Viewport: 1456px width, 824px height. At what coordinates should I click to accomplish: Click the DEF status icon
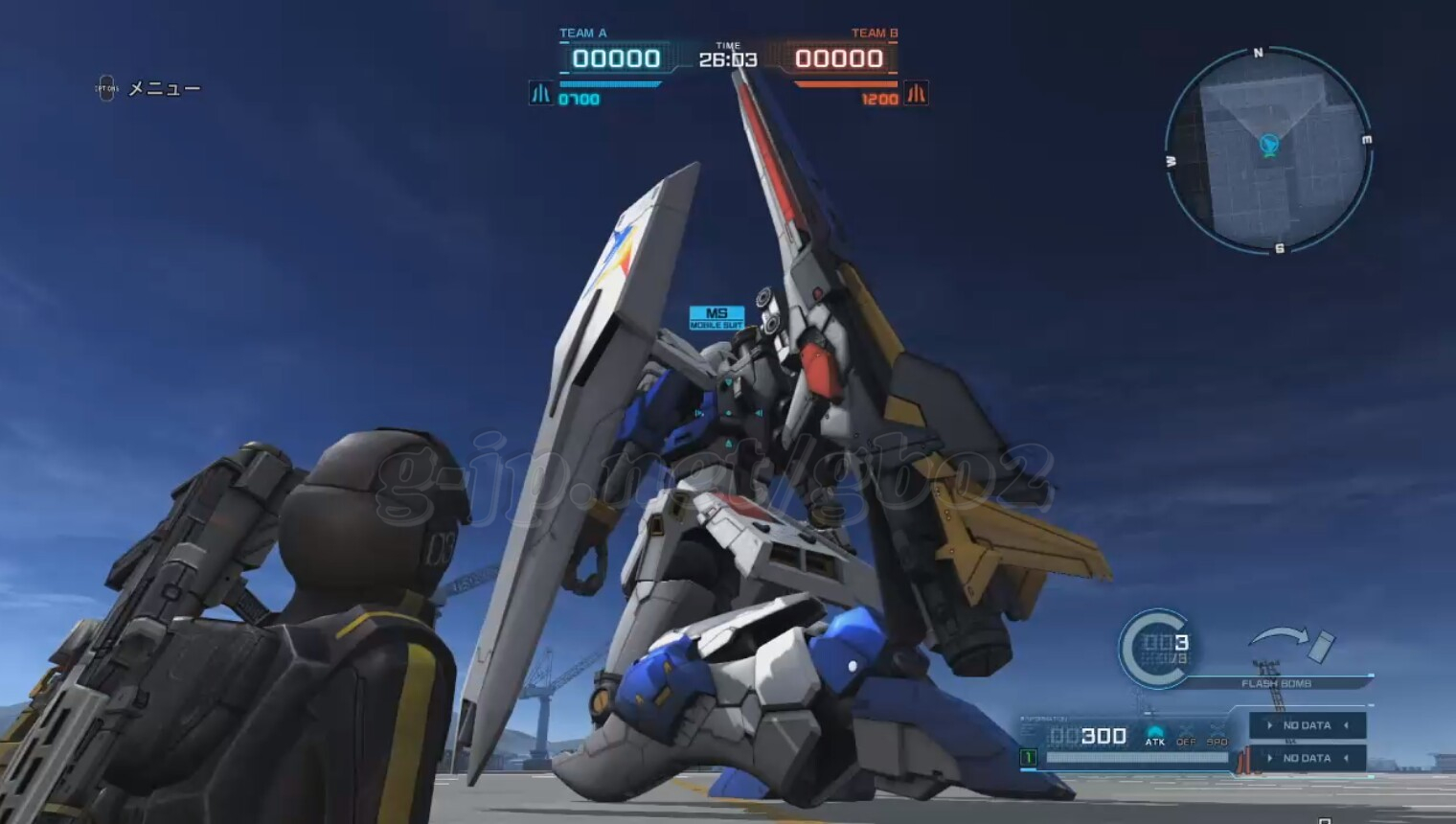pos(1186,736)
